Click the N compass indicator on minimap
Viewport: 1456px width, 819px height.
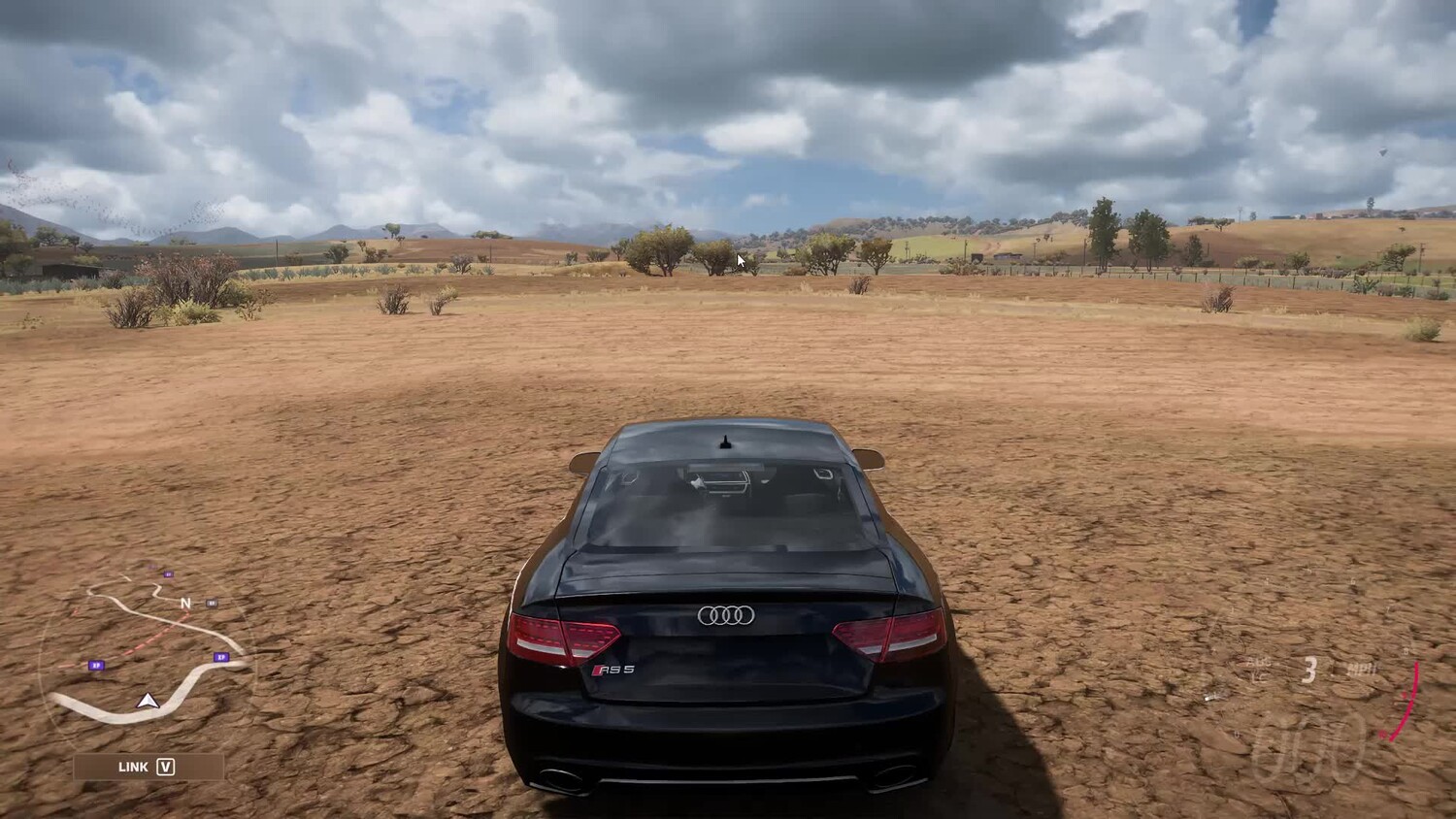(185, 603)
